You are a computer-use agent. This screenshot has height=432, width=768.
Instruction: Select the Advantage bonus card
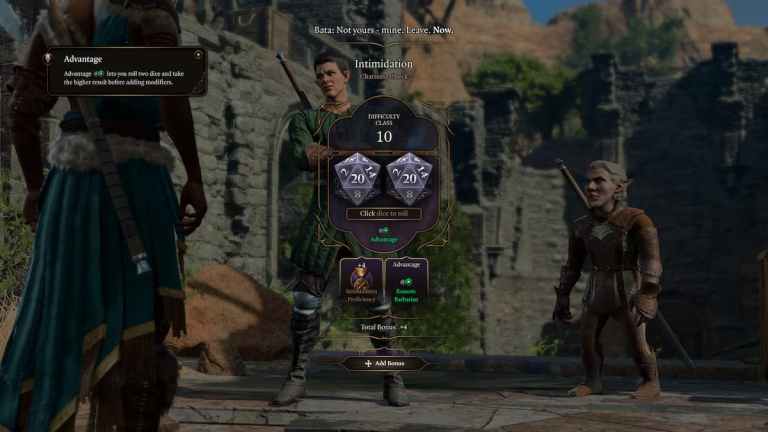click(x=406, y=281)
